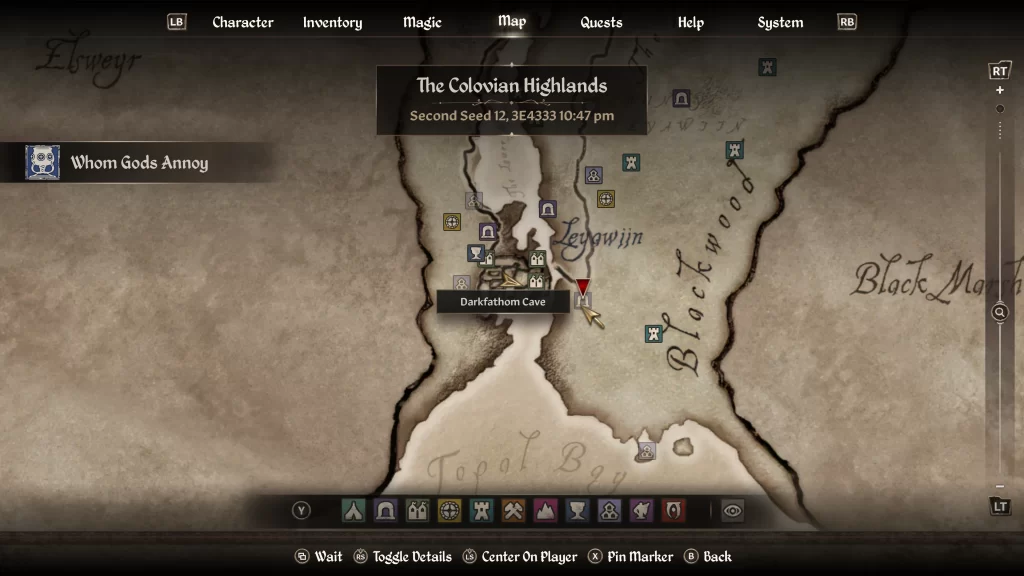The height and width of the screenshot is (576, 1024).
Task: Click the Wait option
Action: 319,557
